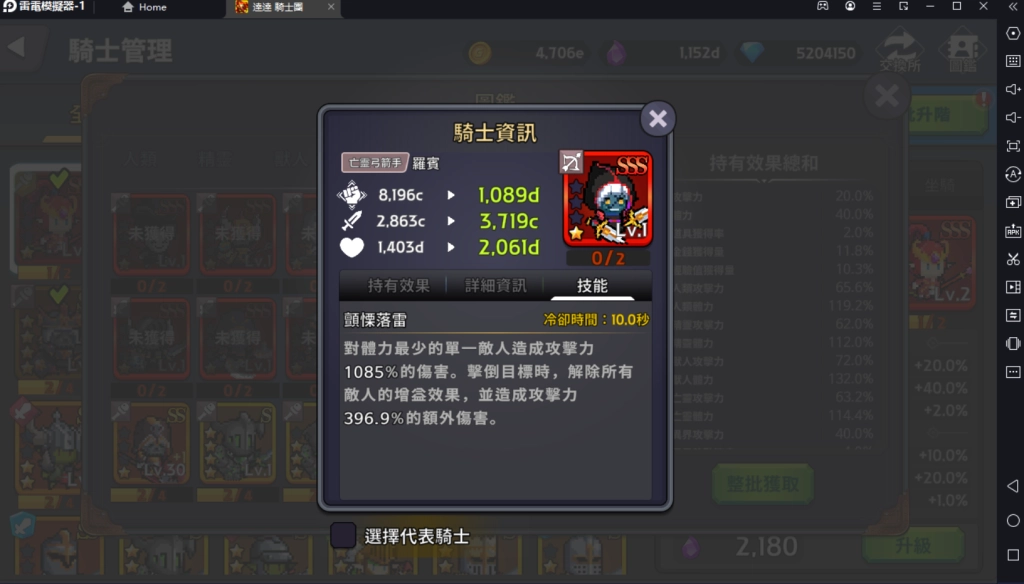Viewport: 1024px width, 584px height.
Task: Click the SSS knight portrait
Action: (x=608, y=199)
